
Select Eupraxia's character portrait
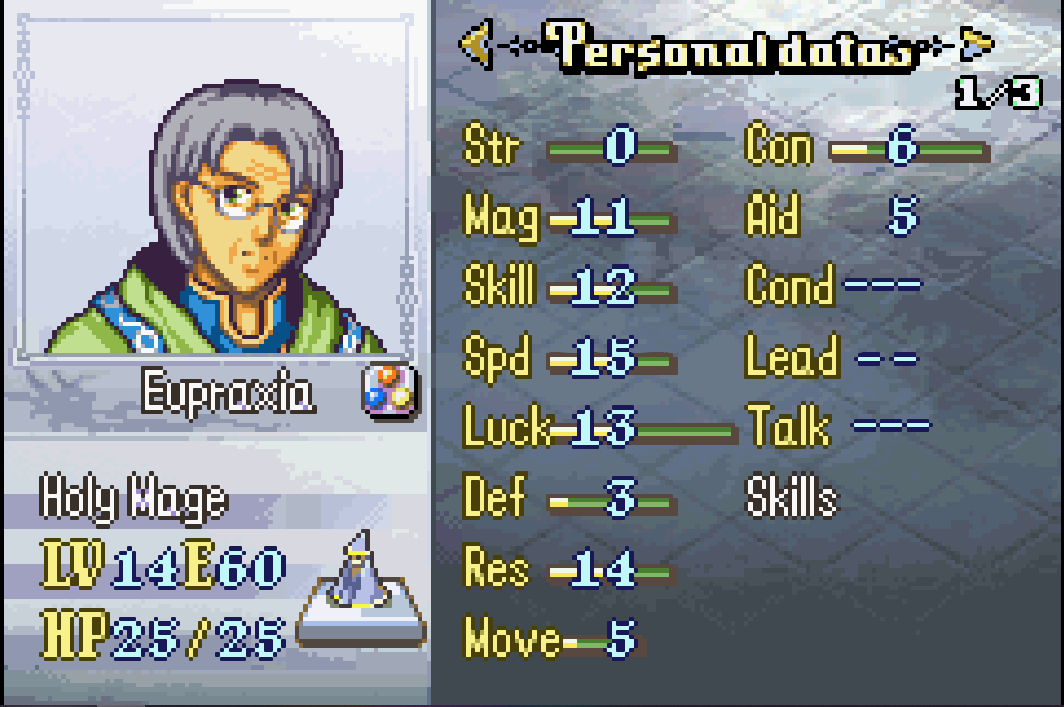(x=214, y=213)
